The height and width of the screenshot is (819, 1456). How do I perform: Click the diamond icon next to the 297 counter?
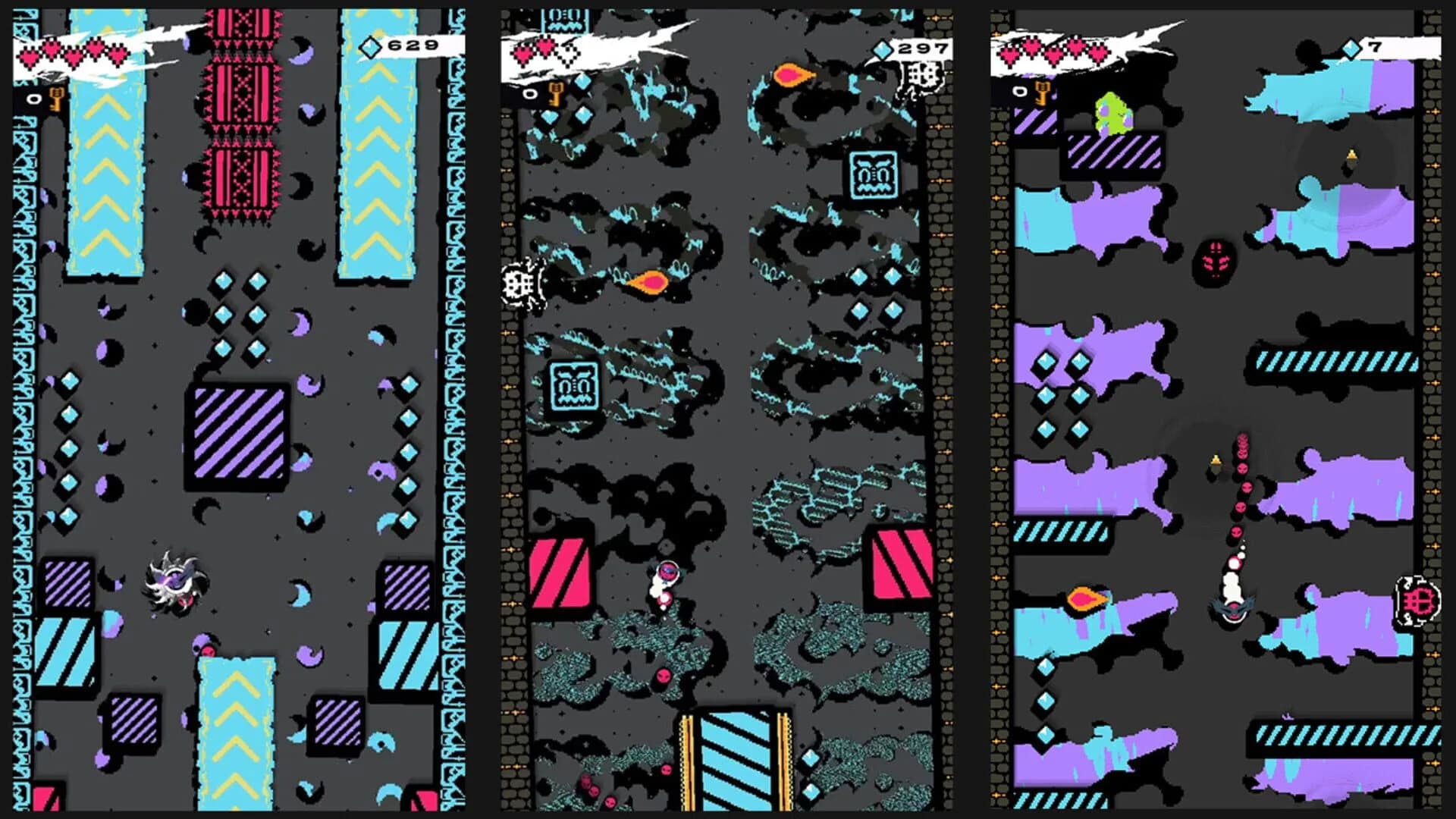(882, 48)
